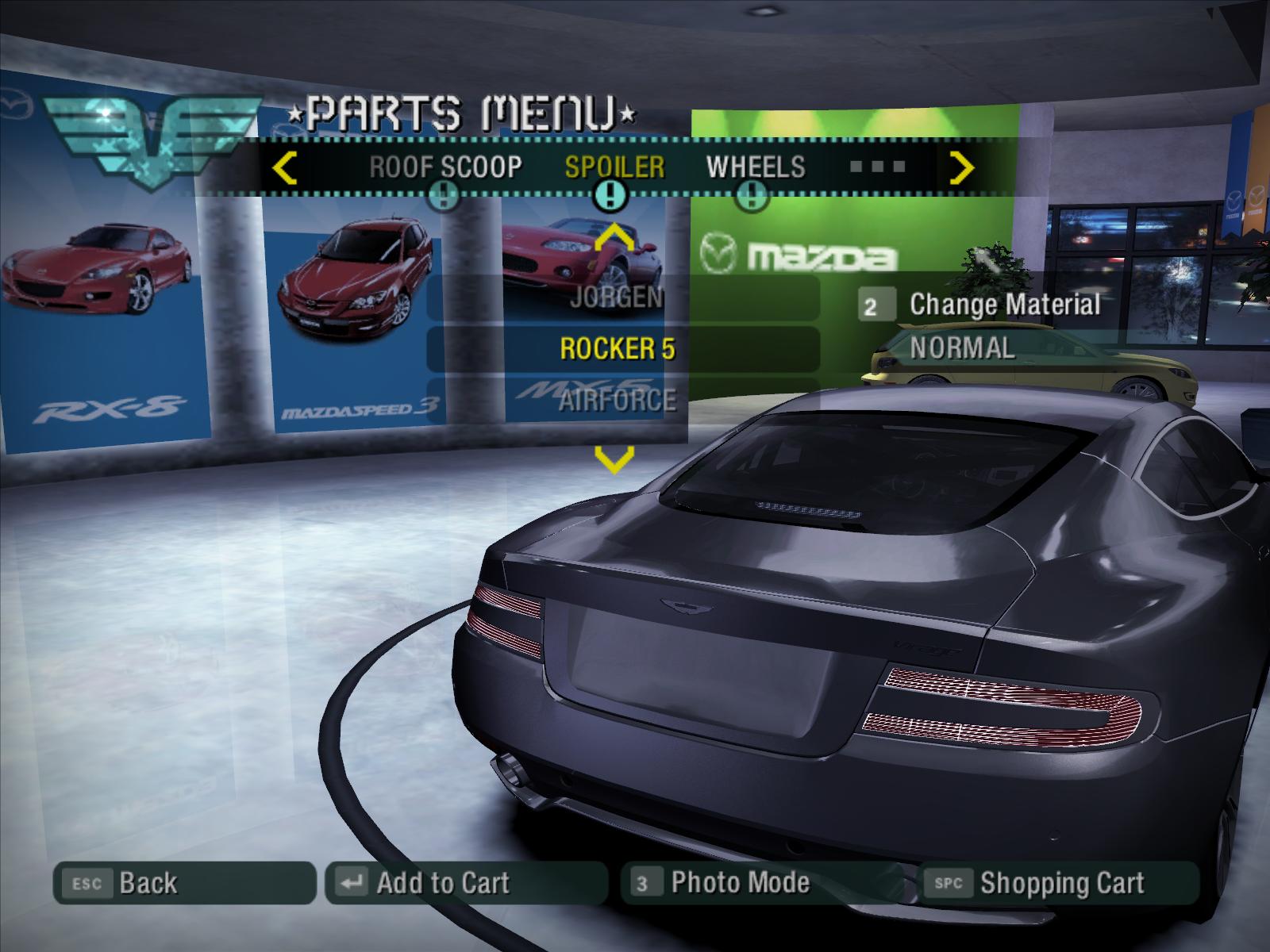Image resolution: width=1270 pixels, height=952 pixels.
Task: Go back with the Back button
Action: click(x=183, y=883)
